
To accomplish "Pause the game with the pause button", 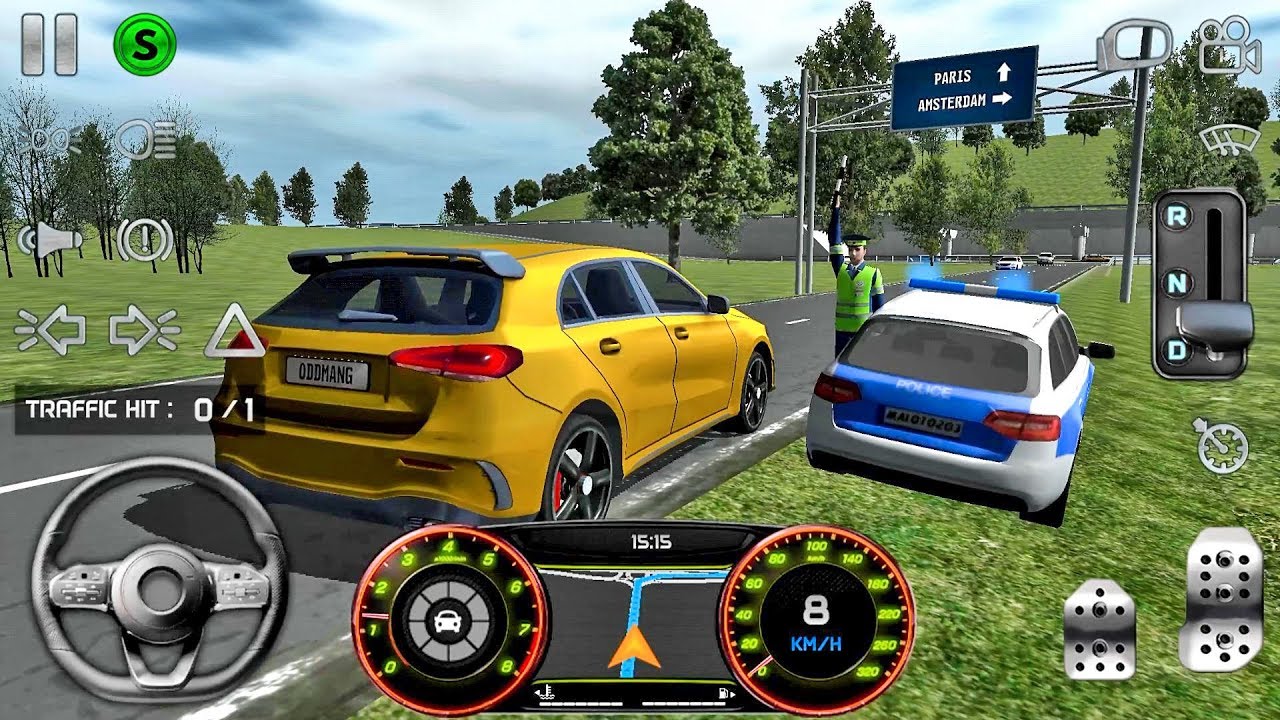I will click(50, 45).
